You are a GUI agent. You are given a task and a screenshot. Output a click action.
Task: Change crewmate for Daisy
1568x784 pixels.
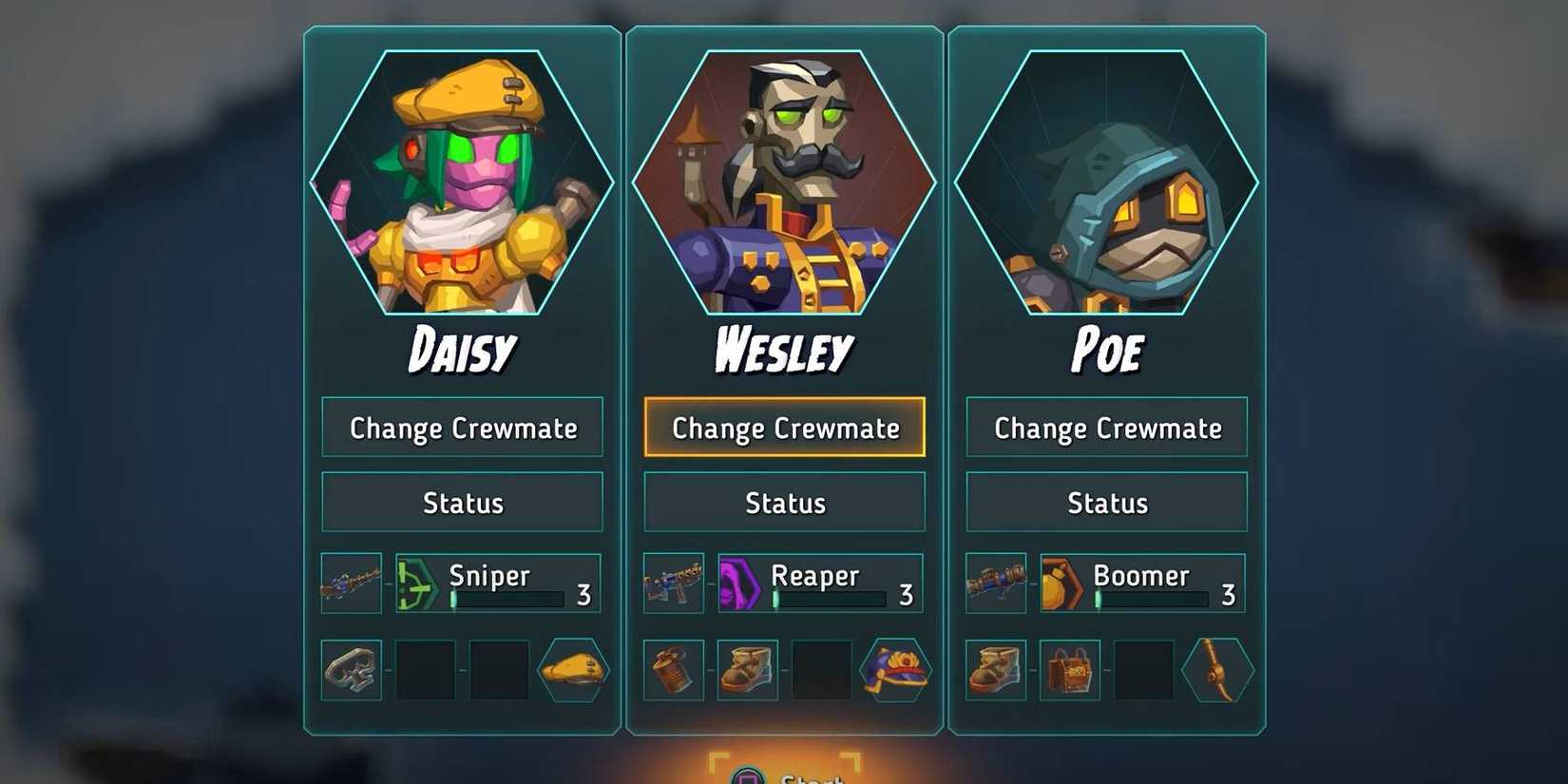pyautogui.click(x=463, y=428)
